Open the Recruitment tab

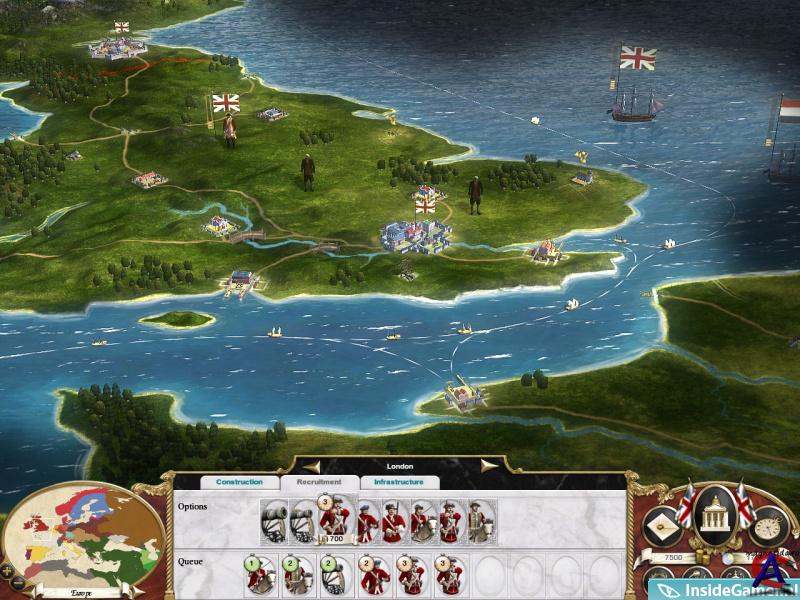[319, 482]
